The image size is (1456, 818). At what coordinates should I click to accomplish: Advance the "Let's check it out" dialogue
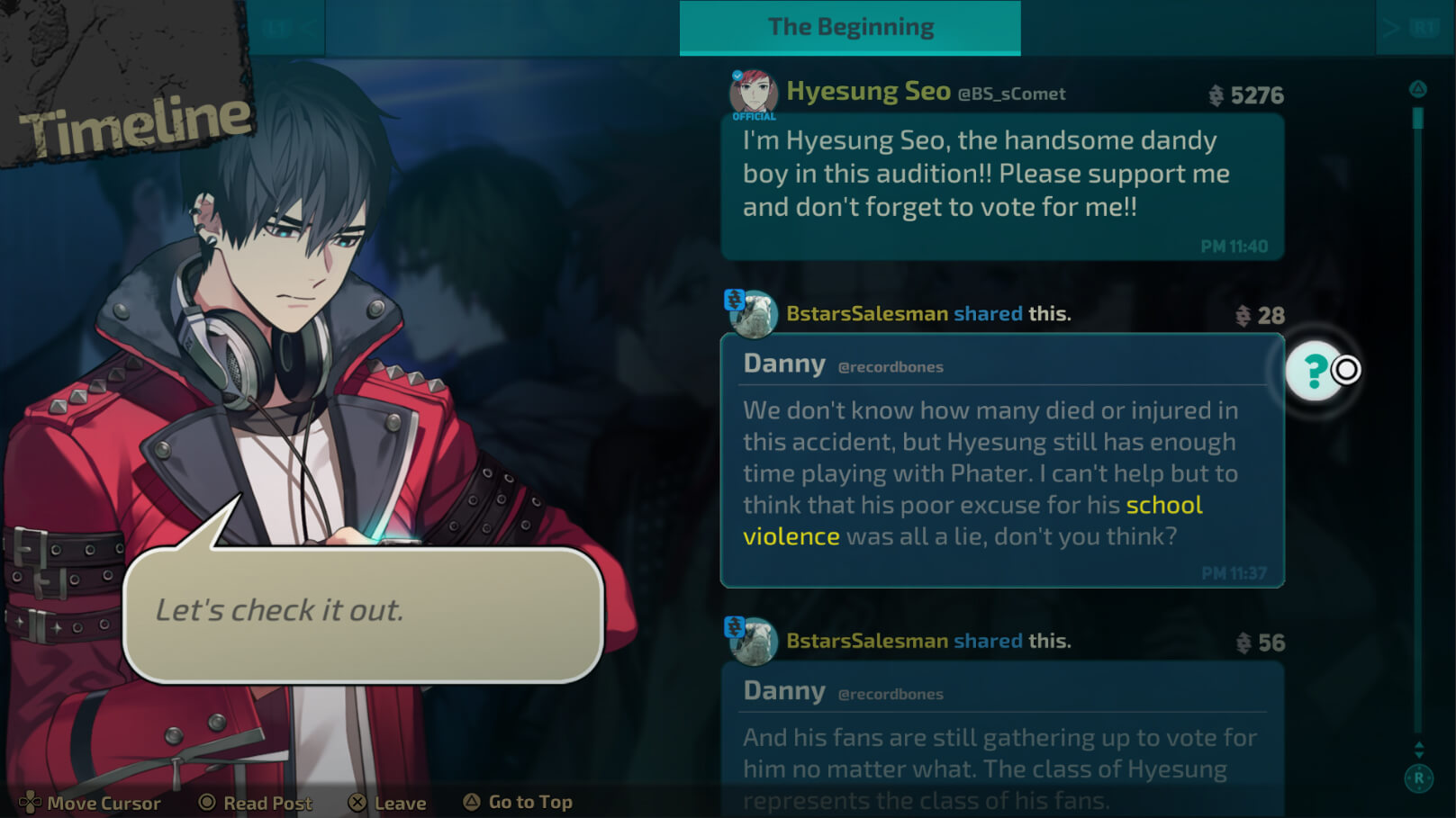click(363, 612)
